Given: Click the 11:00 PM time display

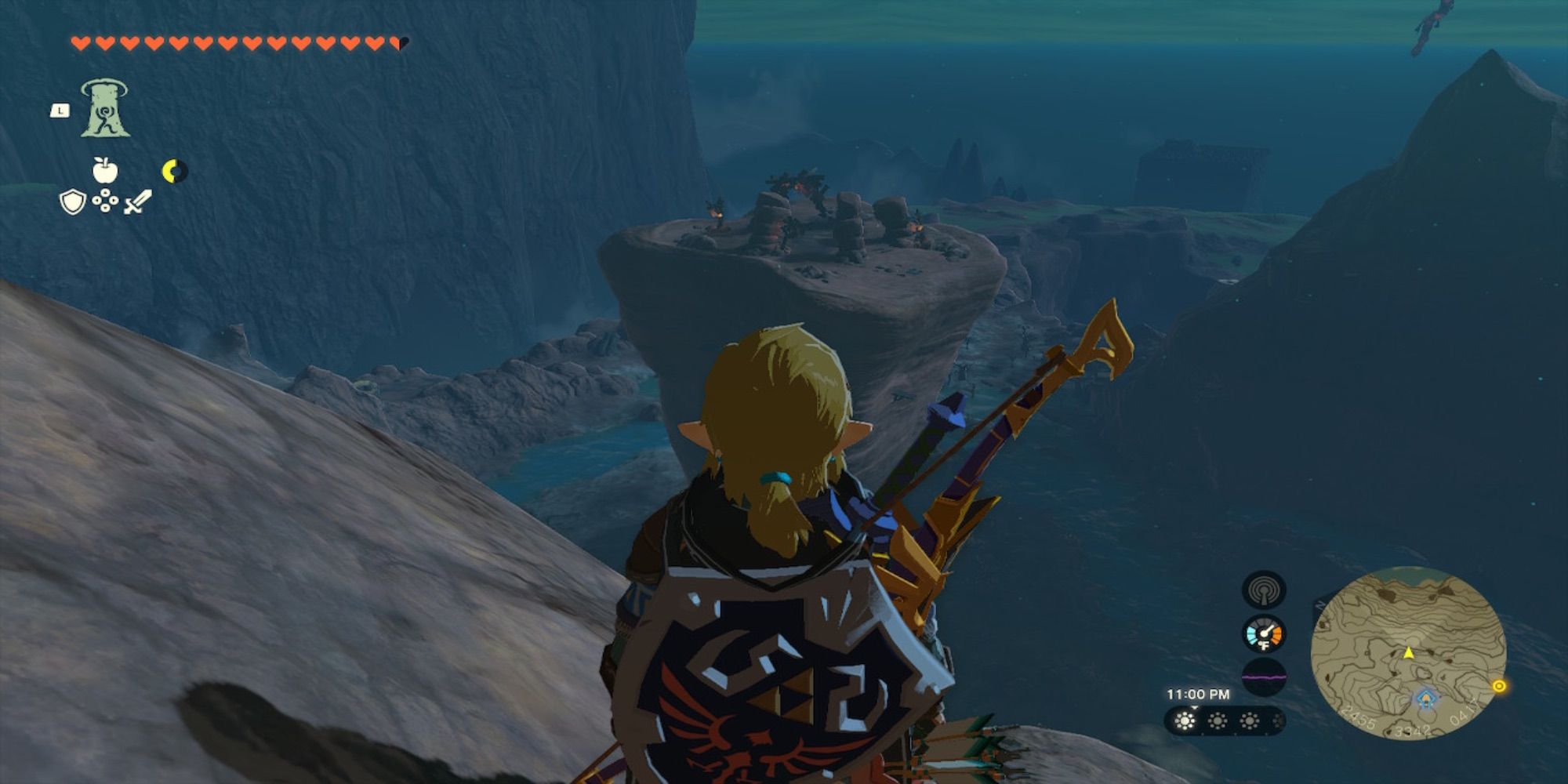Looking at the screenshot, I should pyautogui.click(x=1199, y=692).
